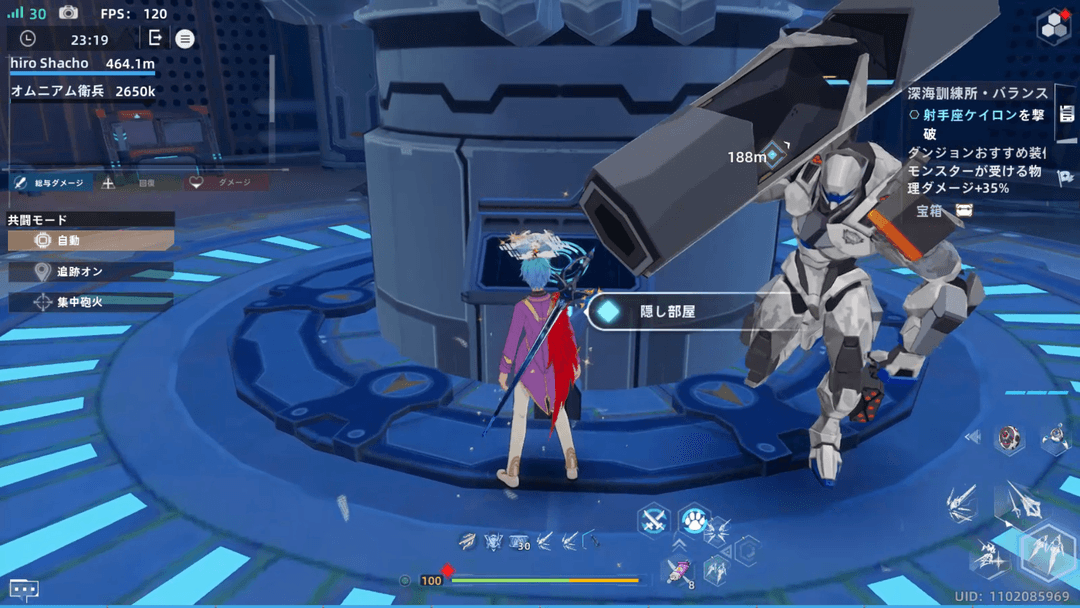Image resolution: width=1080 pixels, height=608 pixels.
Task: Select 自動 co-op mode
Action: coord(90,241)
